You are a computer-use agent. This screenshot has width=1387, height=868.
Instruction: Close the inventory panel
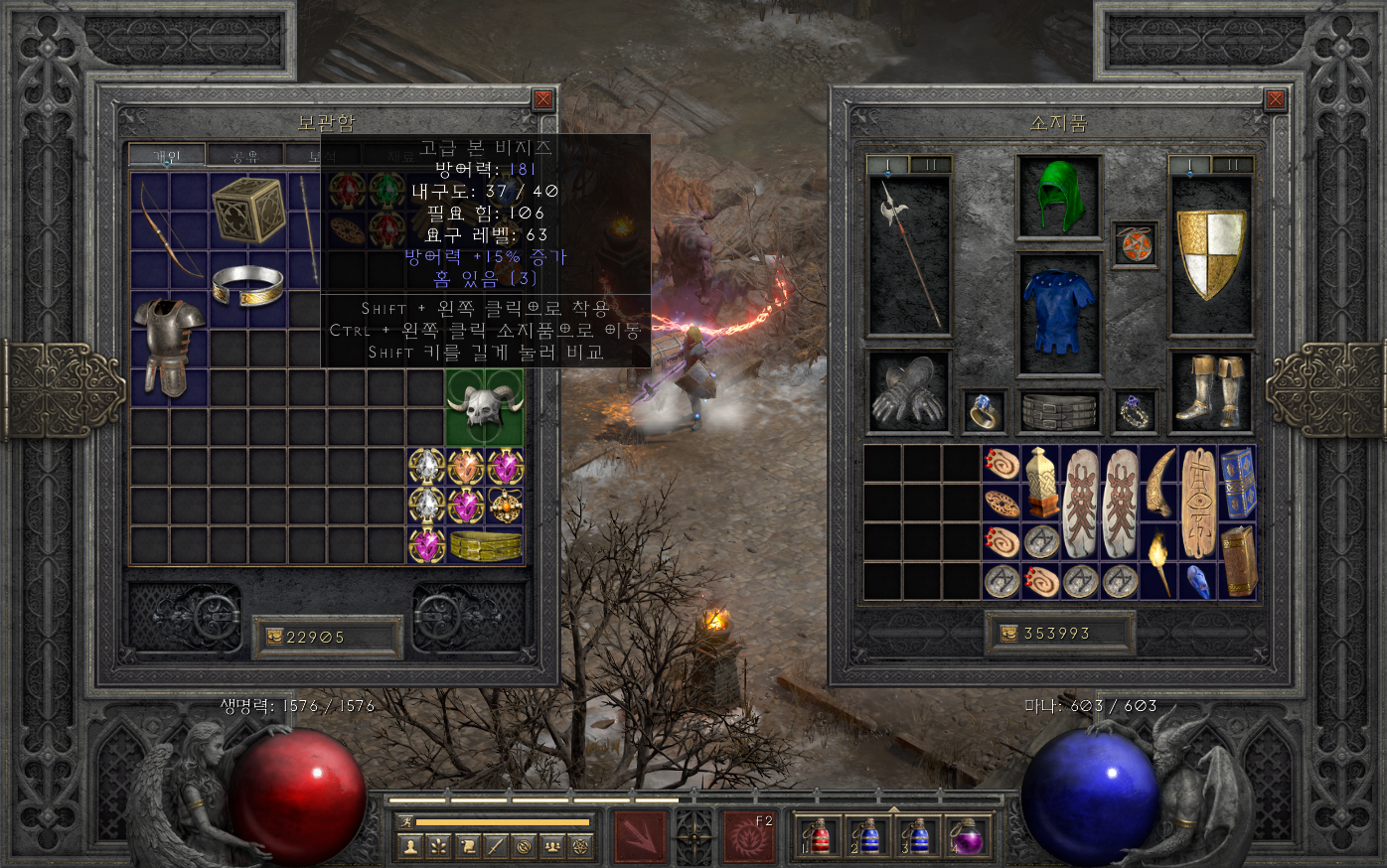[1275, 99]
